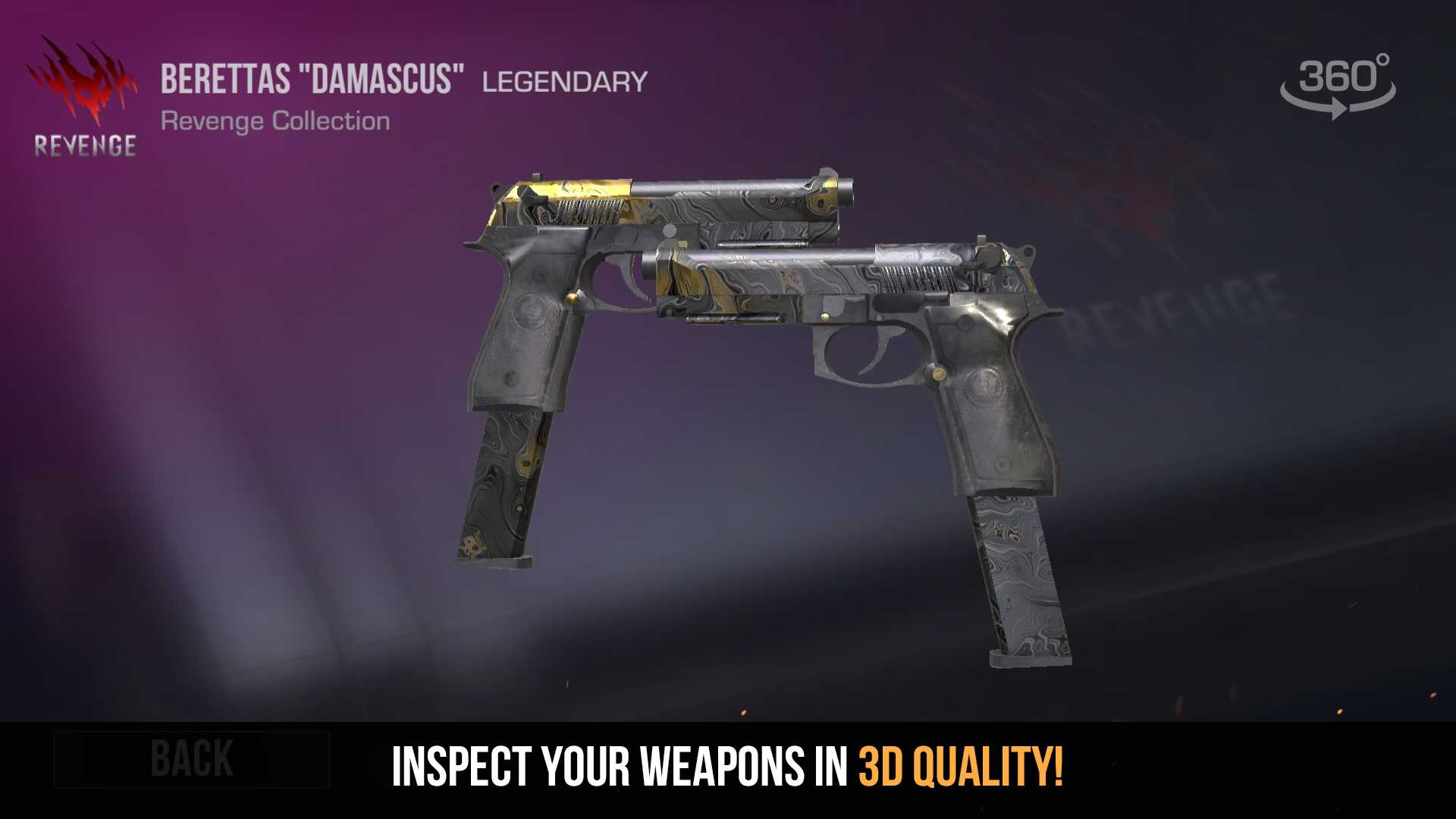Toggle the 360° rotation view icon
The image size is (1456, 819).
coord(1338,85)
